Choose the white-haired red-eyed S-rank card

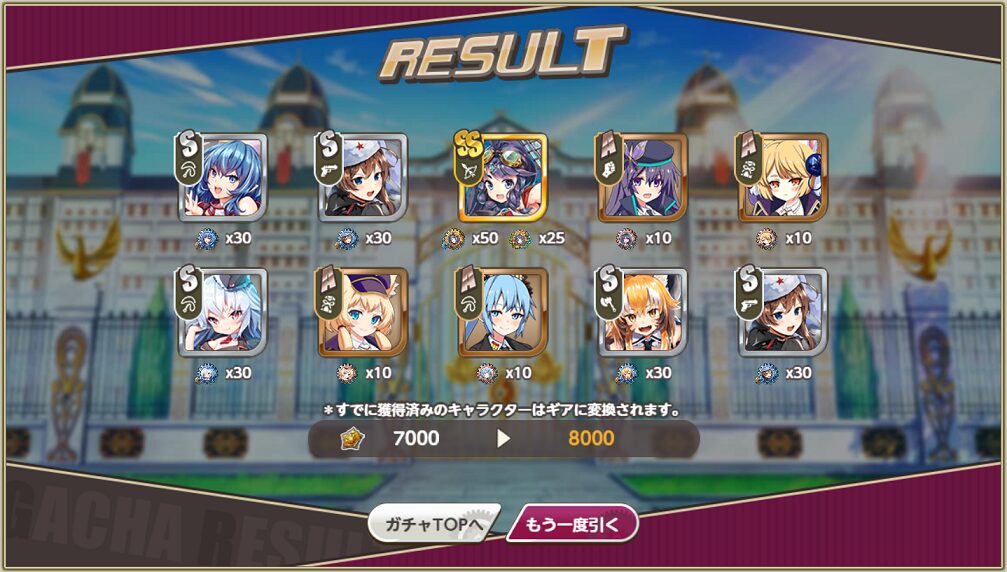pyautogui.click(x=223, y=312)
